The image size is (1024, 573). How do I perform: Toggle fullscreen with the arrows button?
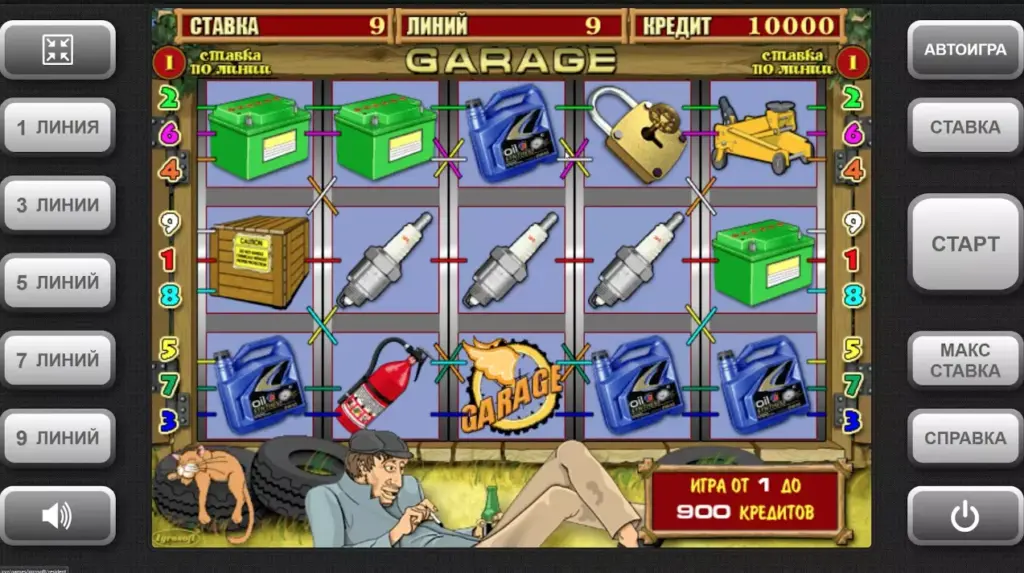[x=58, y=49]
